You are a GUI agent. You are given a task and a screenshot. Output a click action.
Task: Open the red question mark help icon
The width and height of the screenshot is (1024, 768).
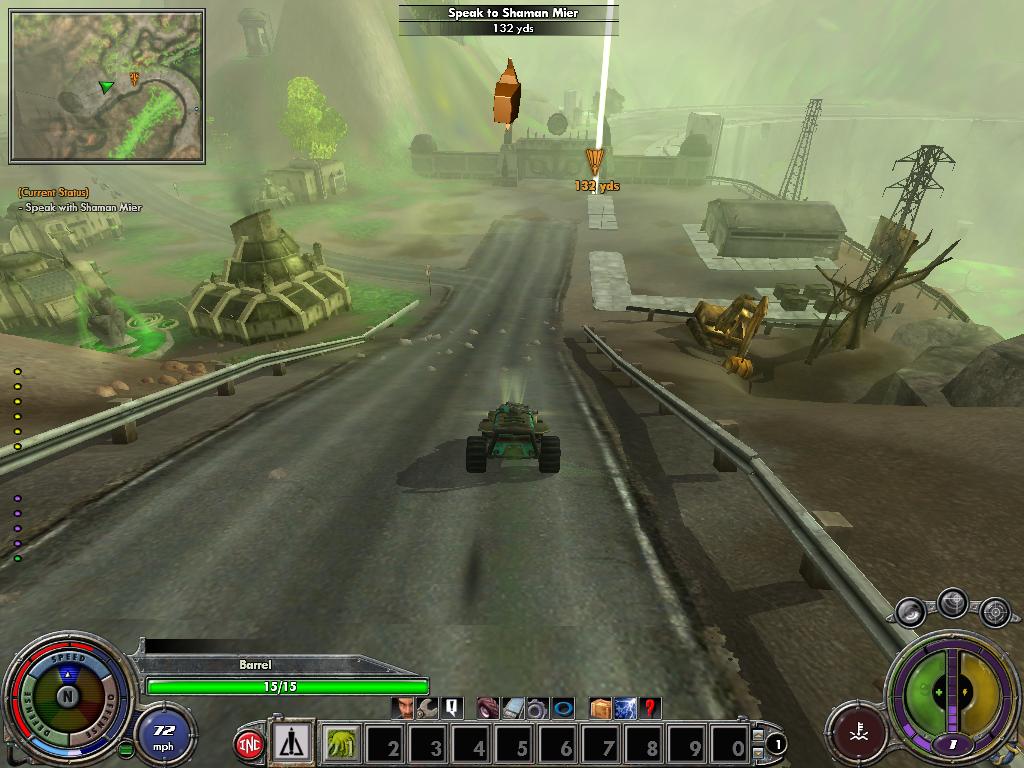650,708
